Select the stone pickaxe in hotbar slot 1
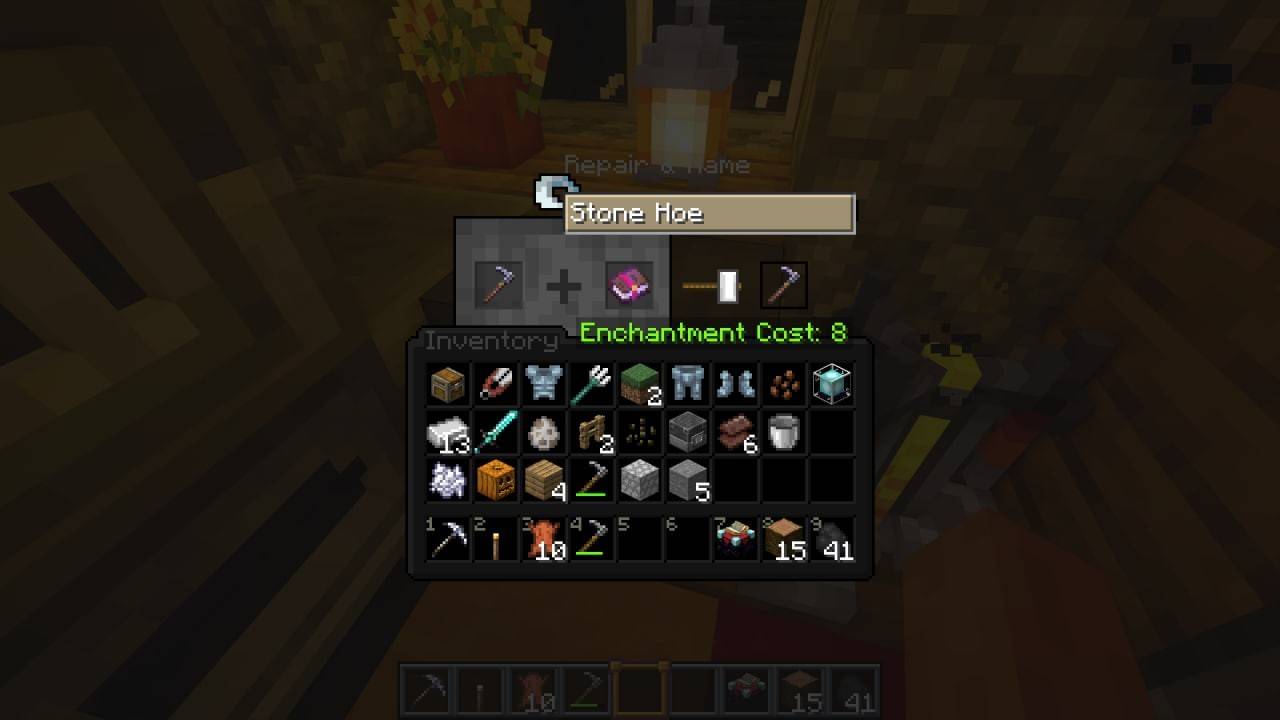1280x720 pixels. (x=447, y=540)
